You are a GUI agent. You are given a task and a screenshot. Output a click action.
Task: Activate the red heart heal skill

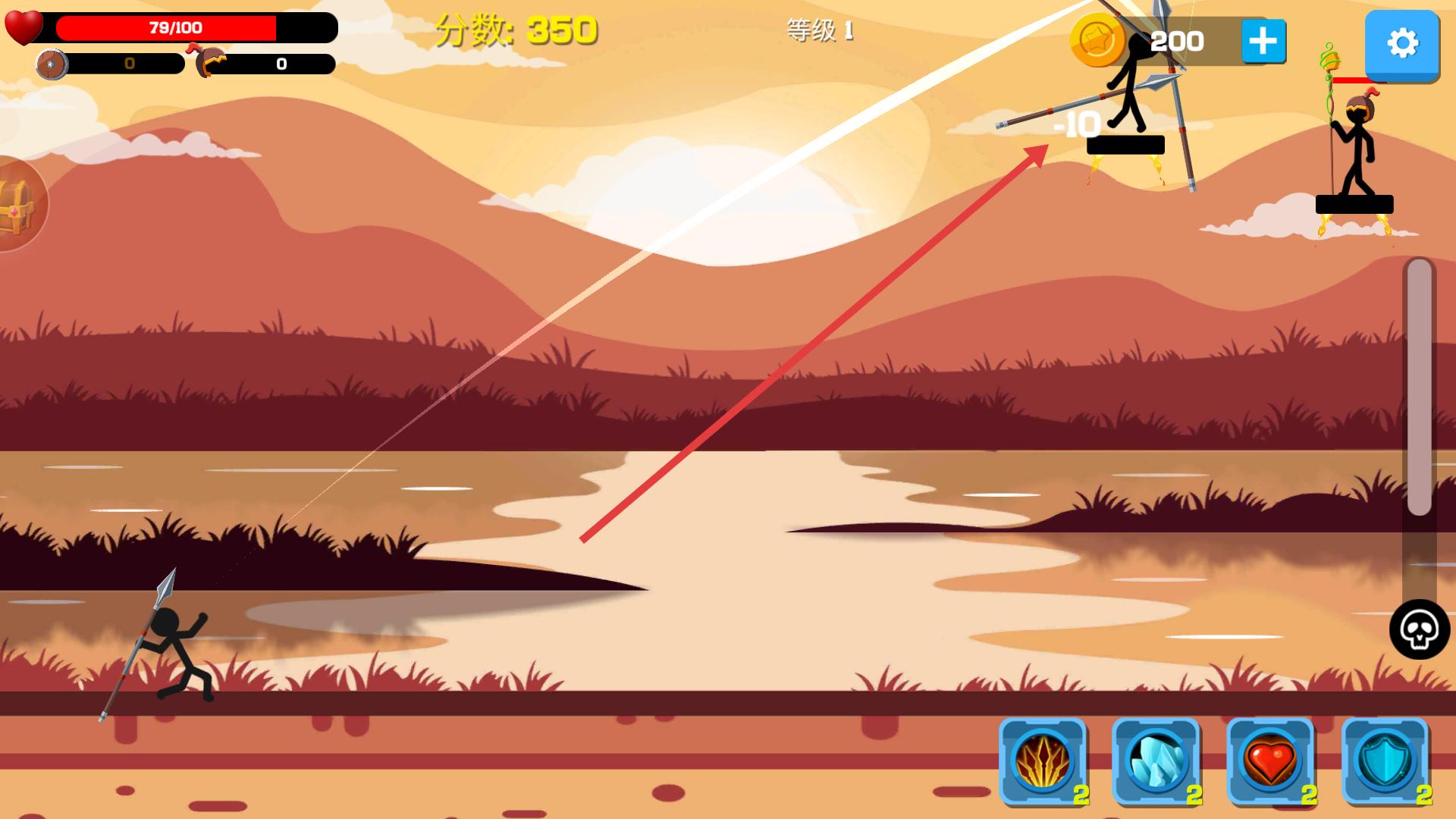[1271, 761]
